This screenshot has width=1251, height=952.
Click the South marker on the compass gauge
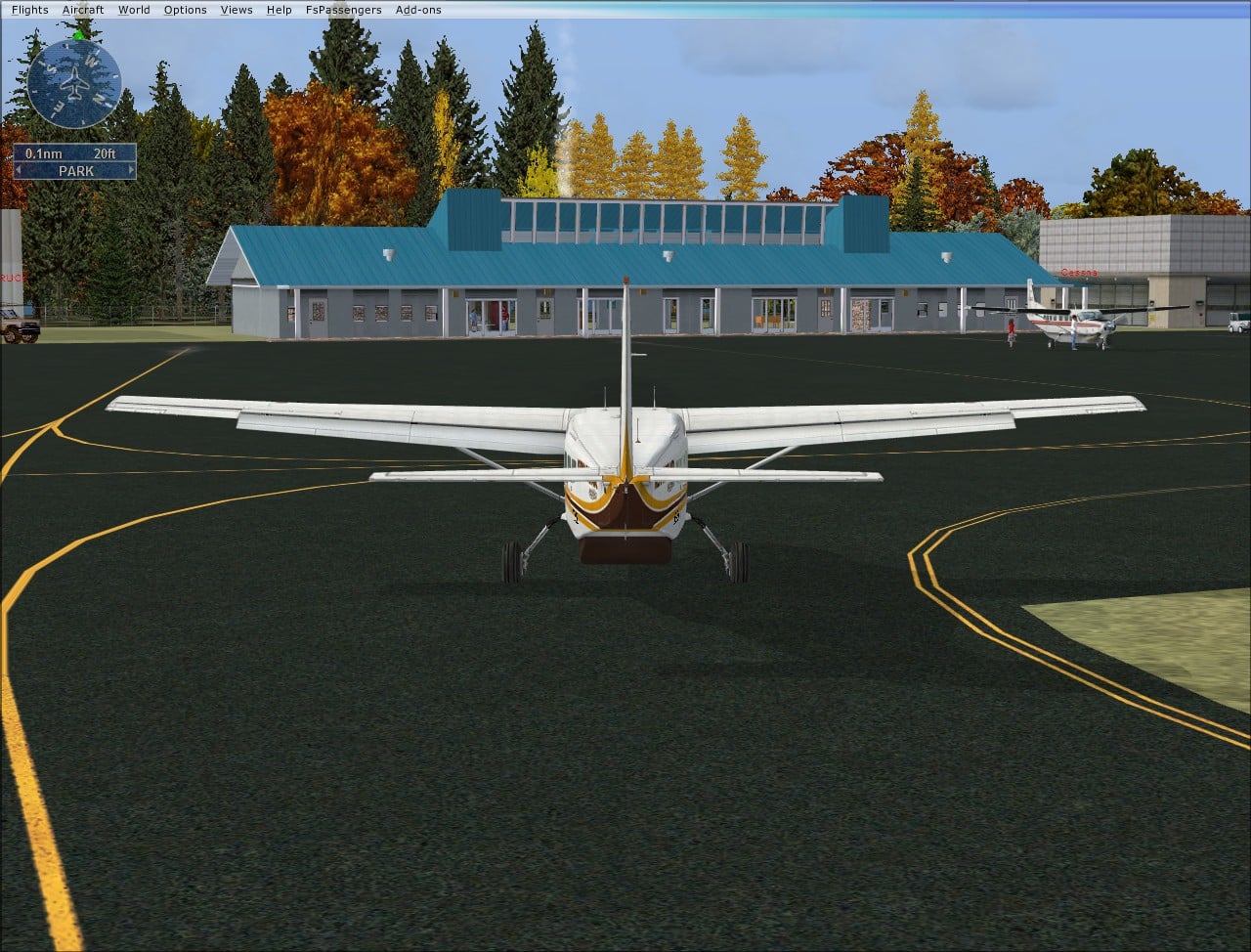(49, 67)
